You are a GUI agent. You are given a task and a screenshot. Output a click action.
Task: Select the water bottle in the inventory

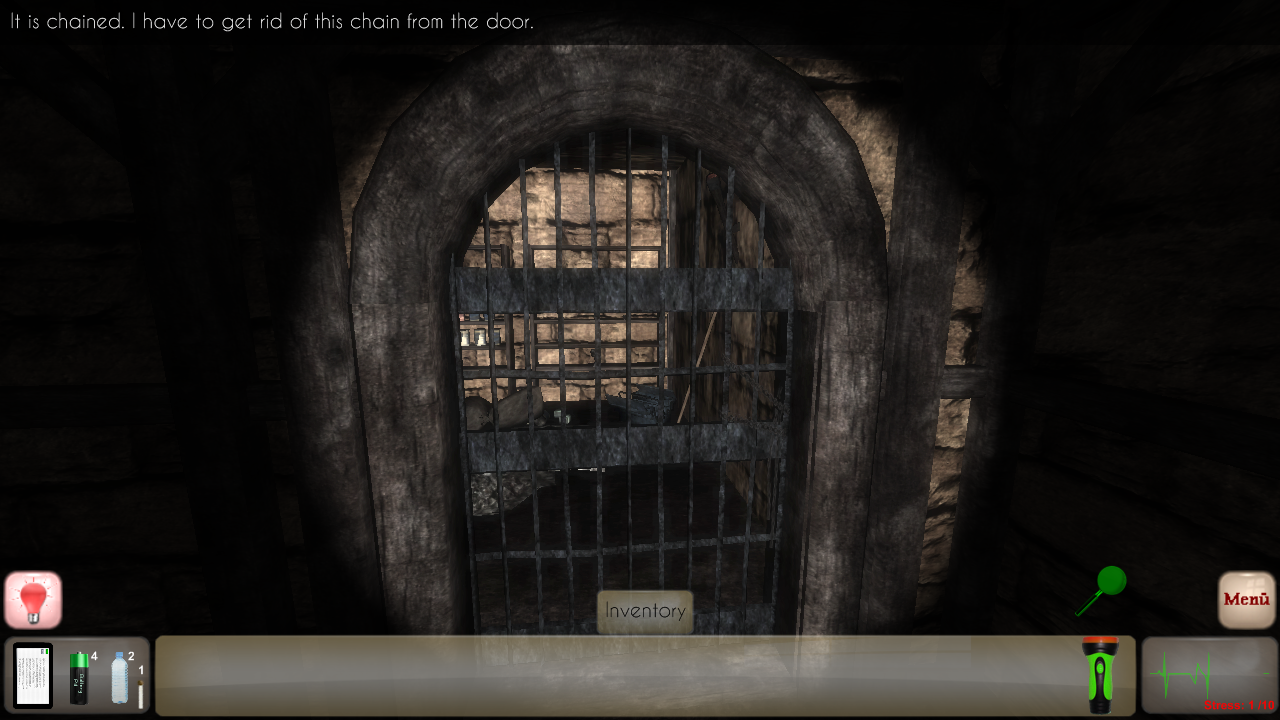[119, 678]
